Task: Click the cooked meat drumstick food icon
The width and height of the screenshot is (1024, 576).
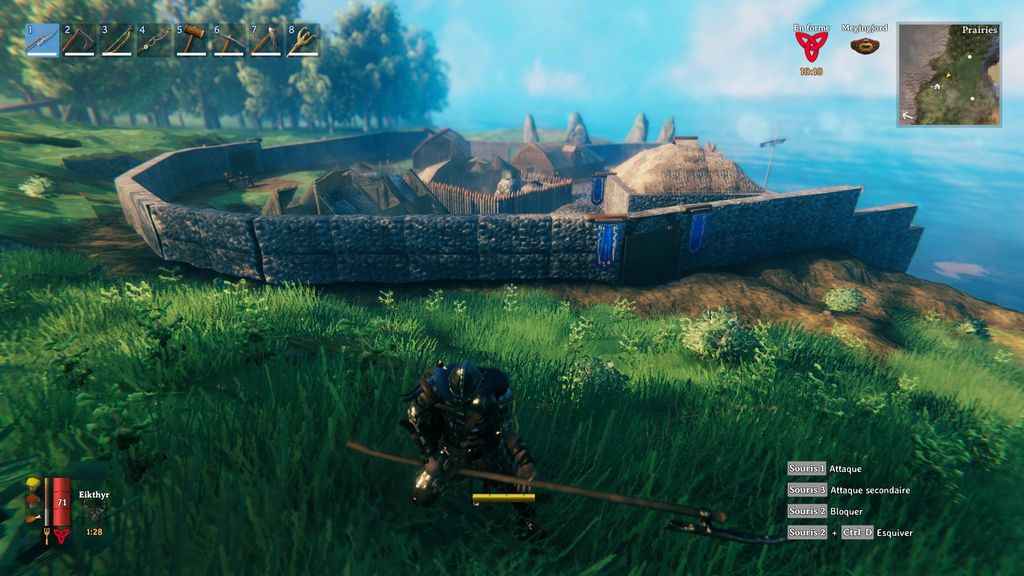Action: 33,518
